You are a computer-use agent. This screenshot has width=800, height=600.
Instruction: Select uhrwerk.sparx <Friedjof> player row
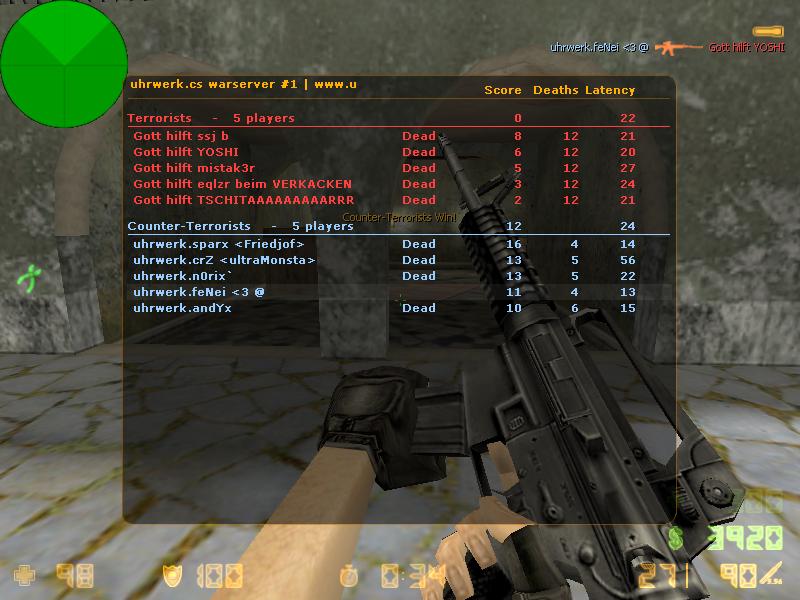pos(218,244)
